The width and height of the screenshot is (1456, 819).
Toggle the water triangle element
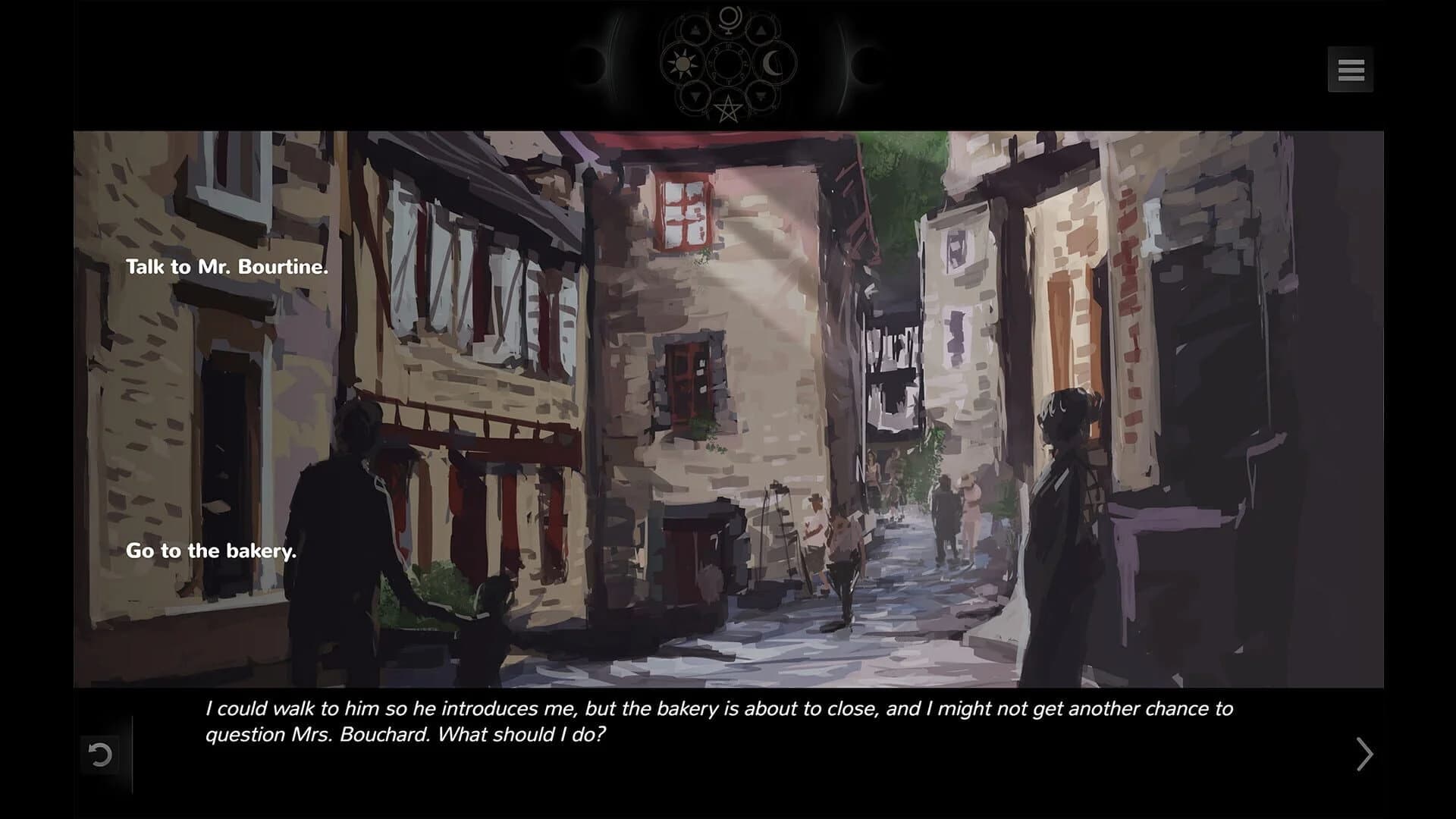tap(695, 96)
